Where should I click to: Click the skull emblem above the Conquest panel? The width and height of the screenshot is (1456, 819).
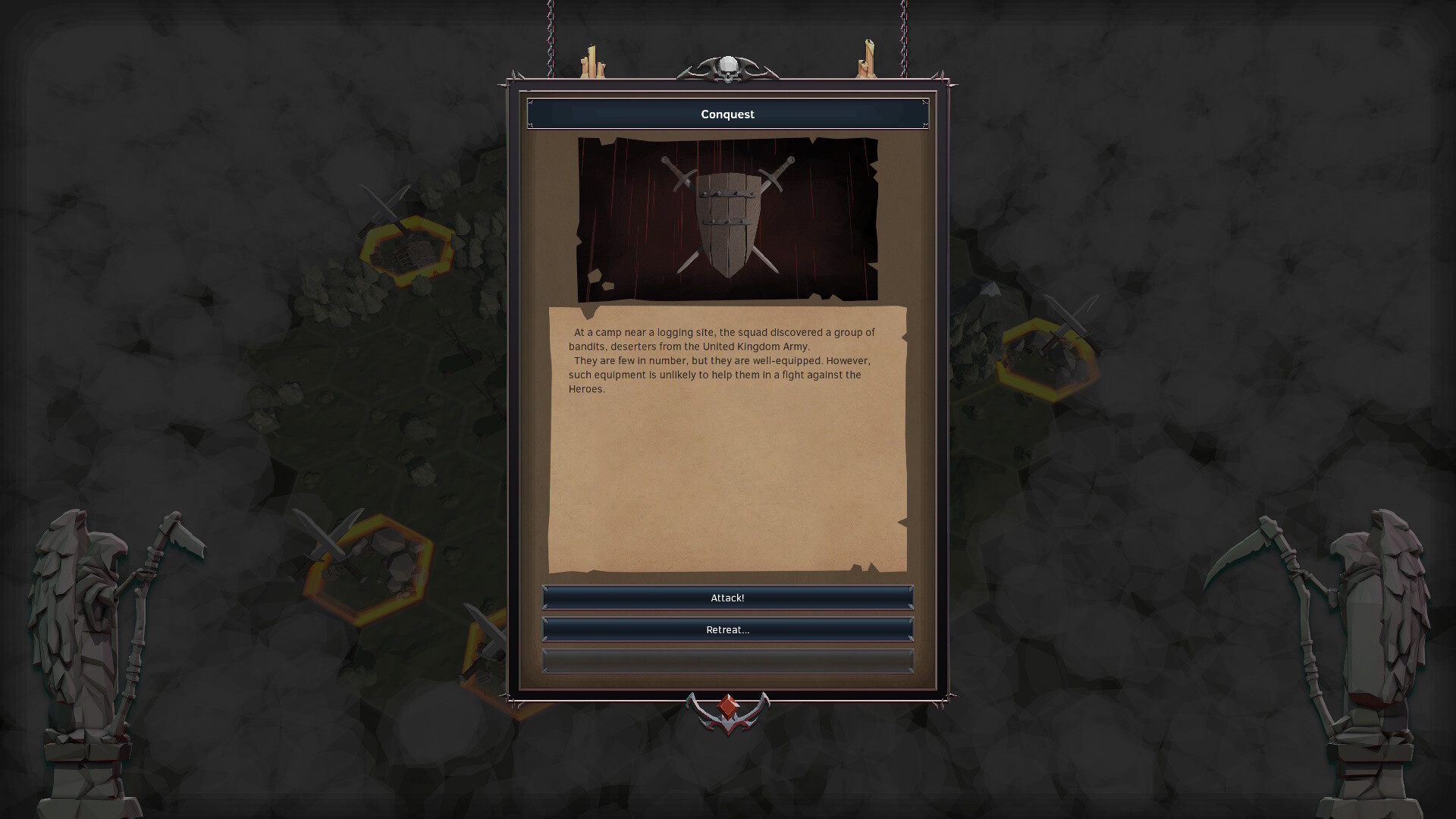click(x=727, y=67)
